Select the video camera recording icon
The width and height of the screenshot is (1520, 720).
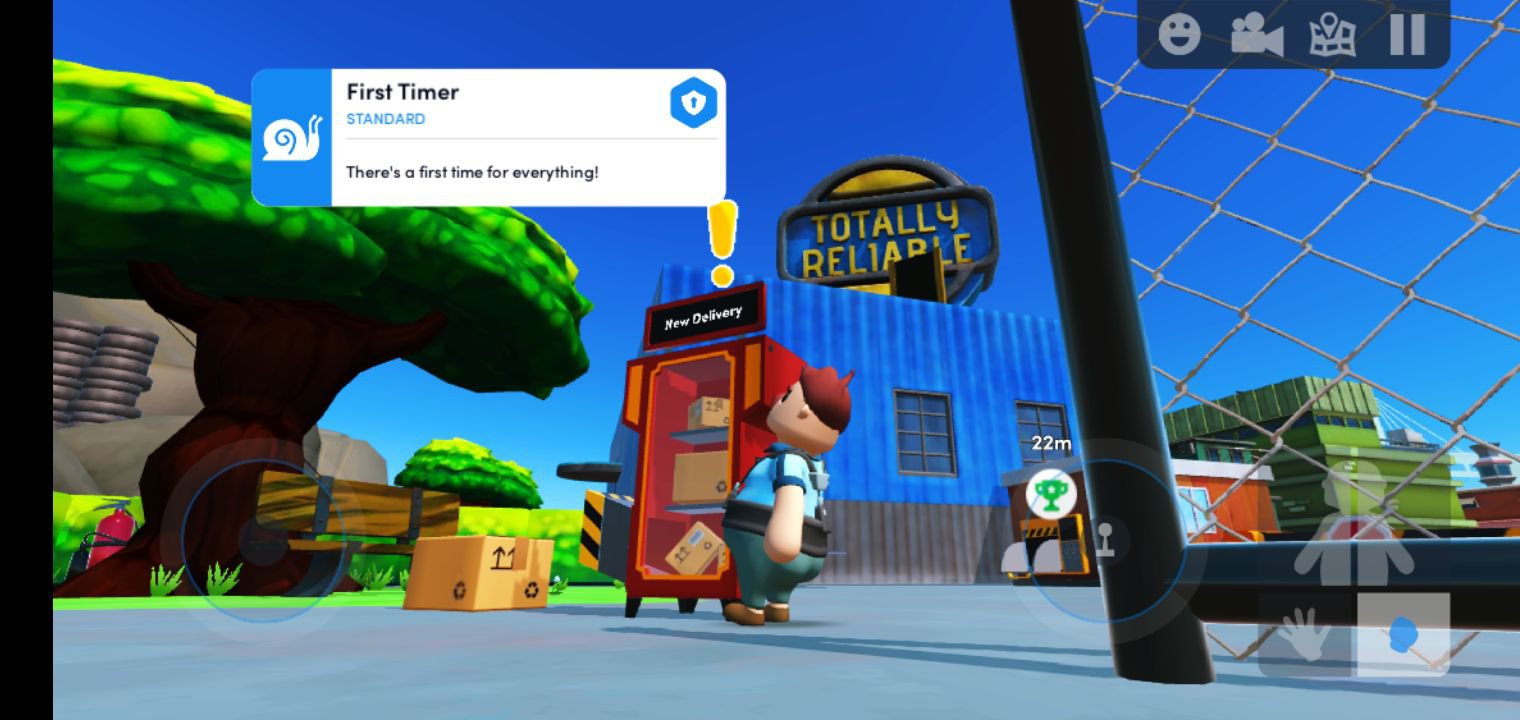(x=1258, y=33)
